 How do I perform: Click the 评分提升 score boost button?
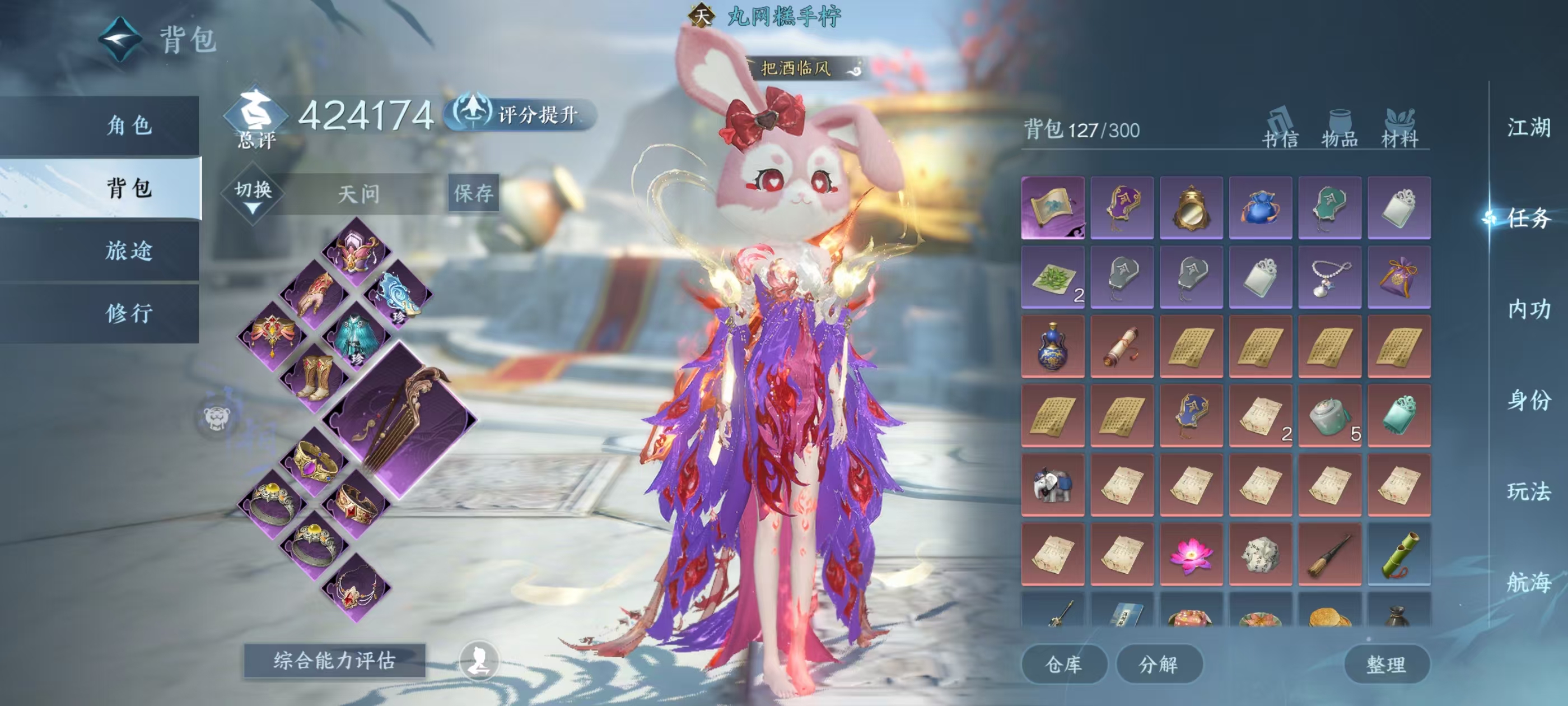point(521,114)
